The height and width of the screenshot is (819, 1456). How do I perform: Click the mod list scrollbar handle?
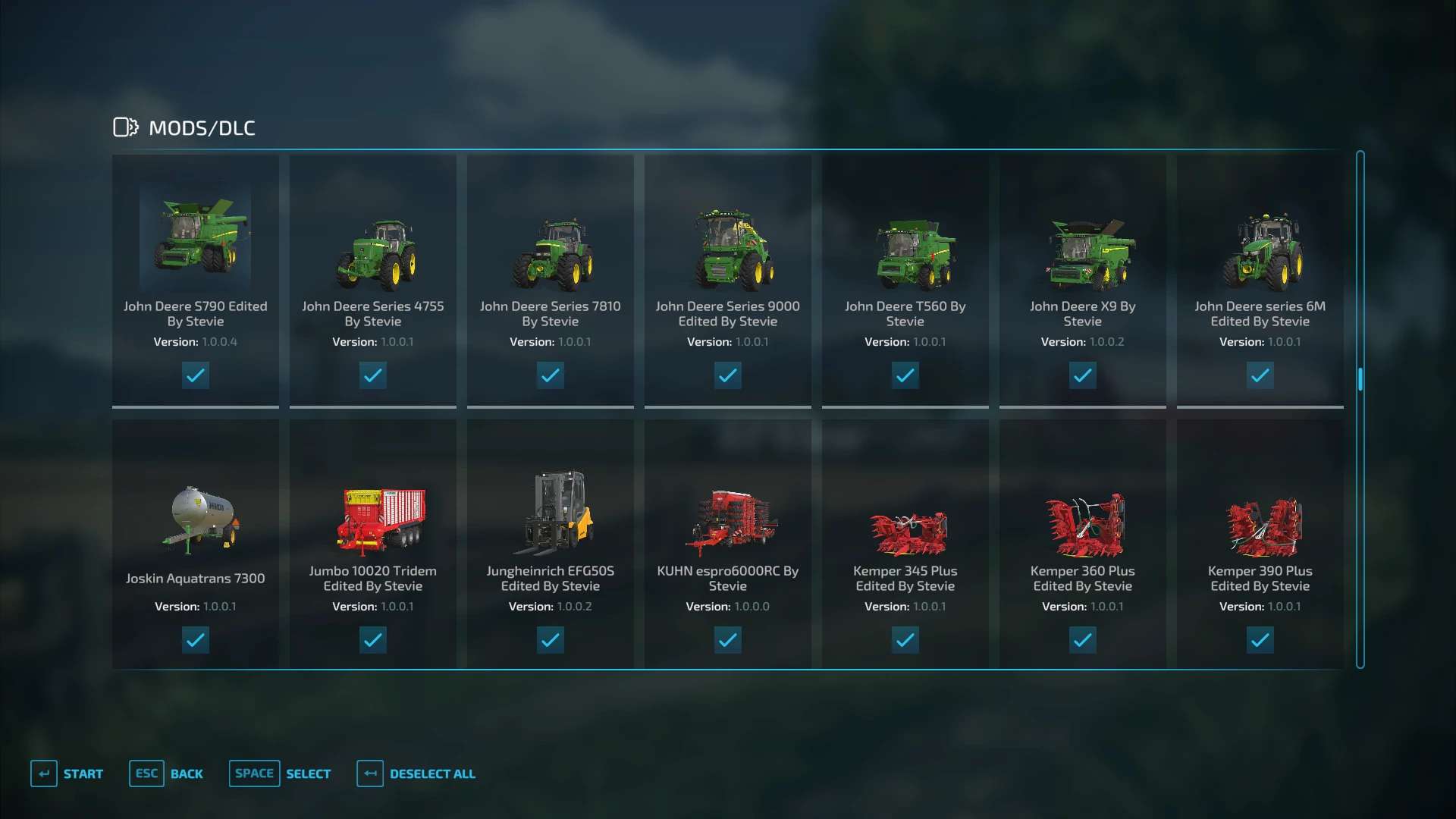pos(1360,379)
